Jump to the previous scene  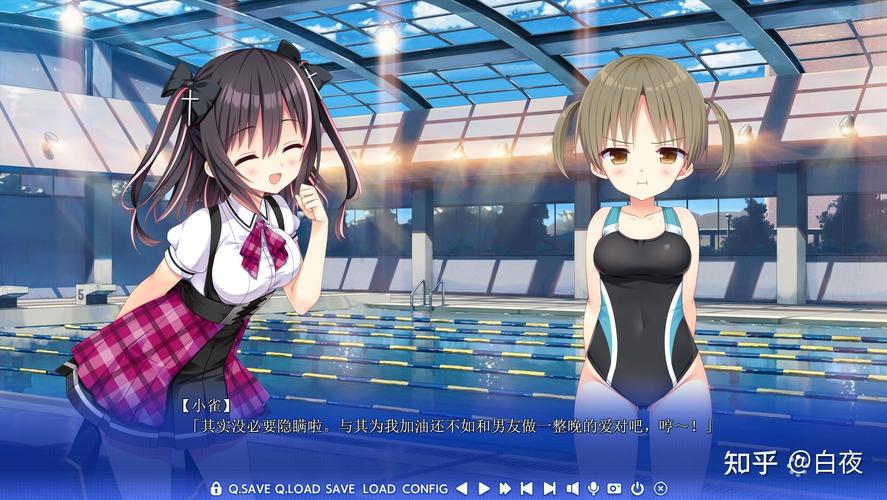coord(527,488)
